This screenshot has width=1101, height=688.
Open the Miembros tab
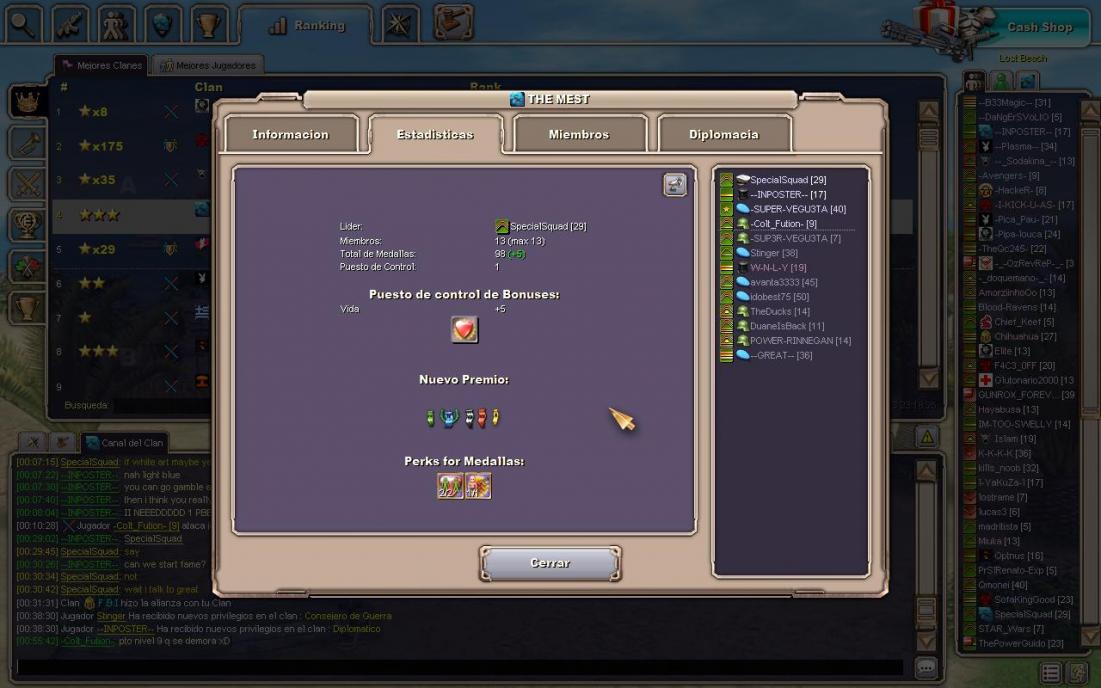tap(578, 134)
